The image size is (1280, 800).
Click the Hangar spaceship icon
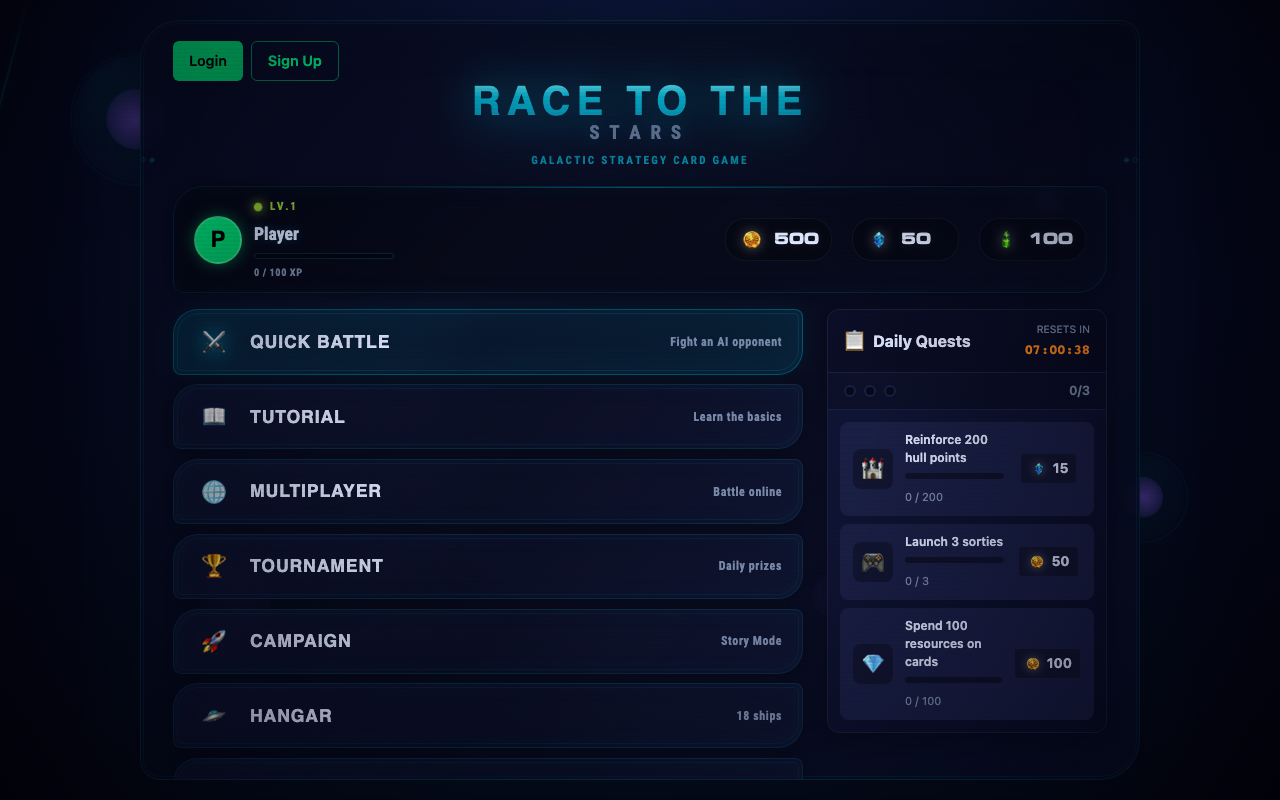click(x=213, y=716)
